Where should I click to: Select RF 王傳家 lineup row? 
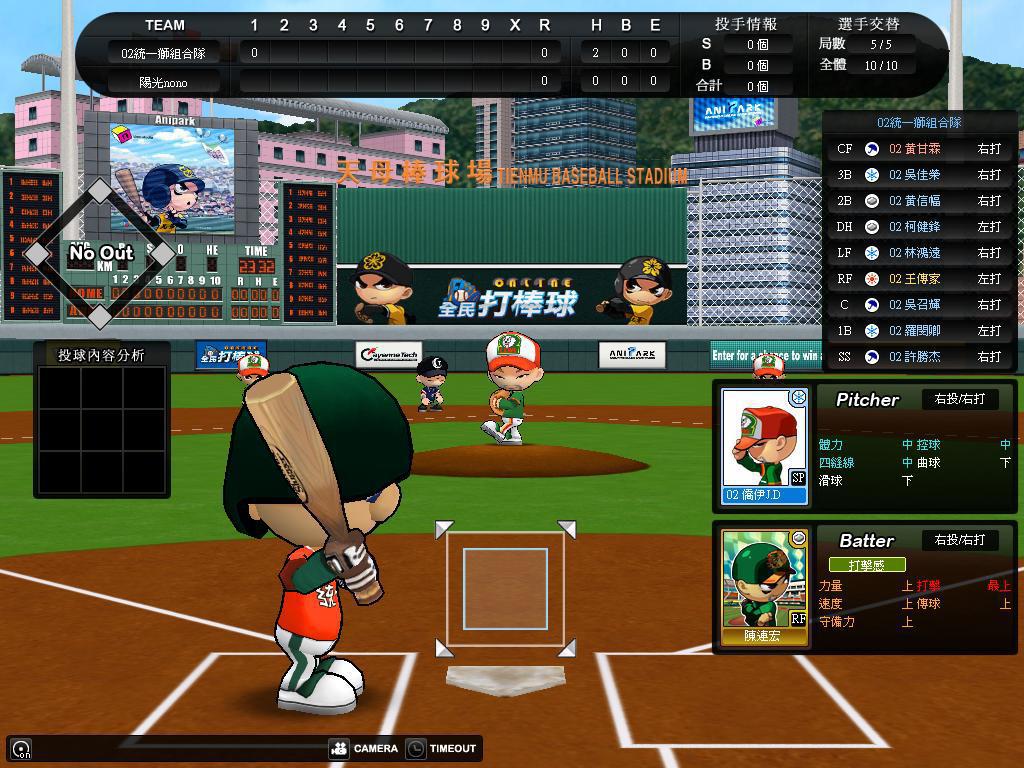point(918,279)
